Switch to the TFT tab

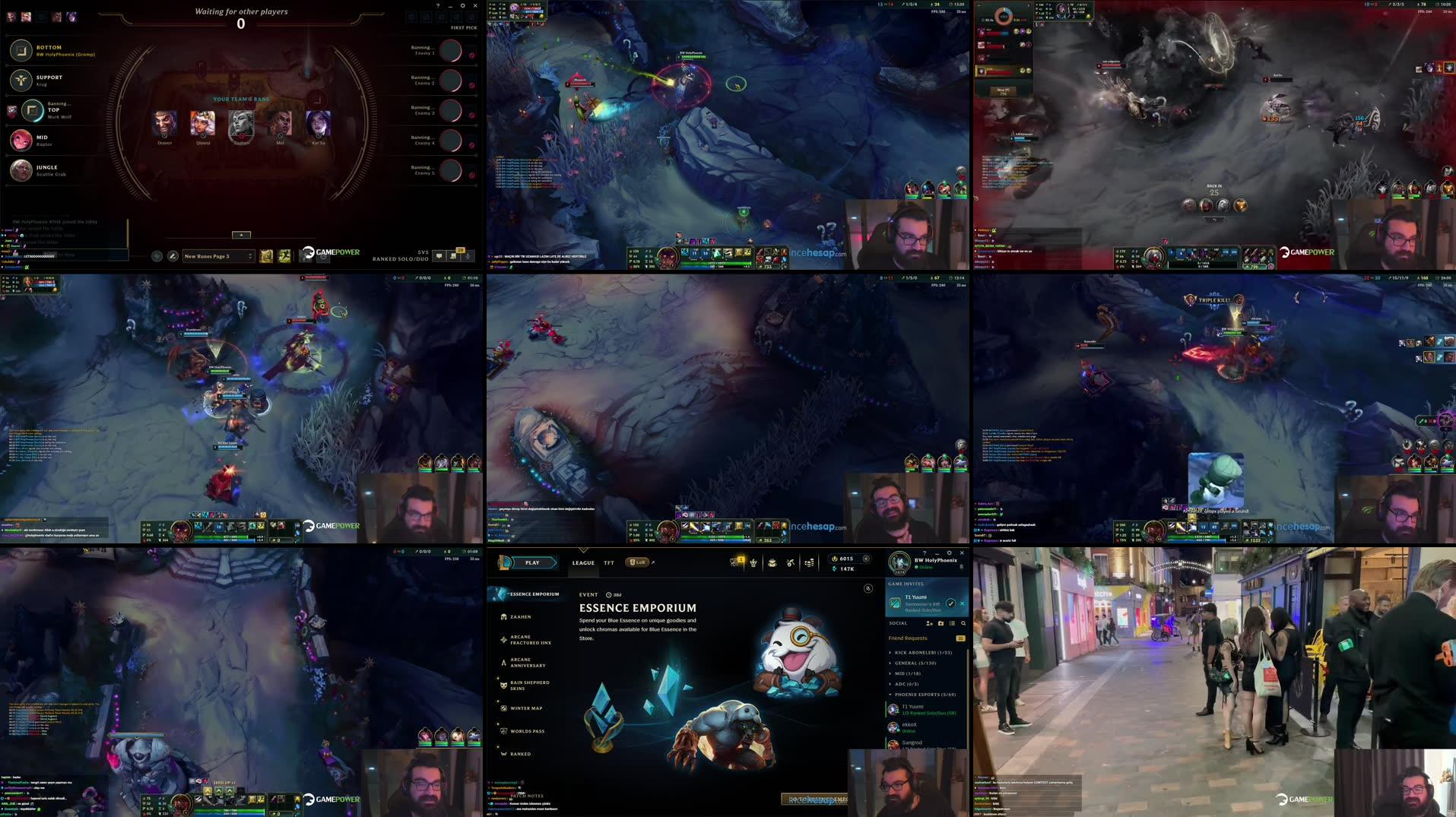click(x=609, y=562)
